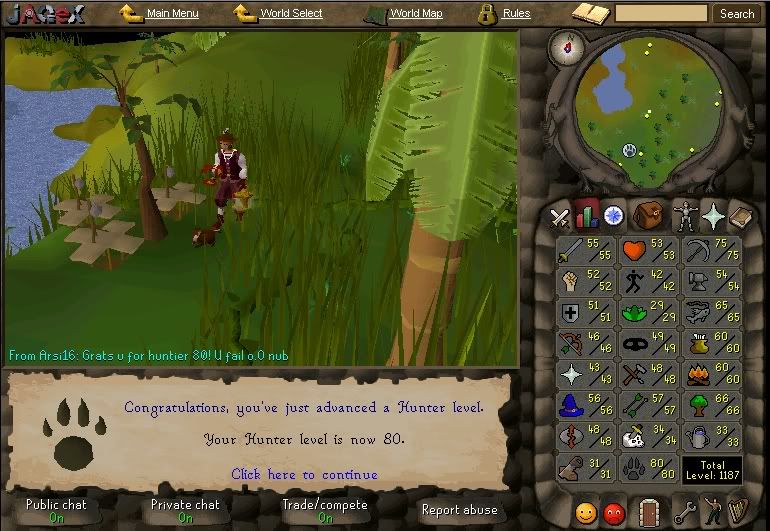This screenshot has width=770, height=531.
Task: Toggle the Private chat setting
Action: (185, 510)
